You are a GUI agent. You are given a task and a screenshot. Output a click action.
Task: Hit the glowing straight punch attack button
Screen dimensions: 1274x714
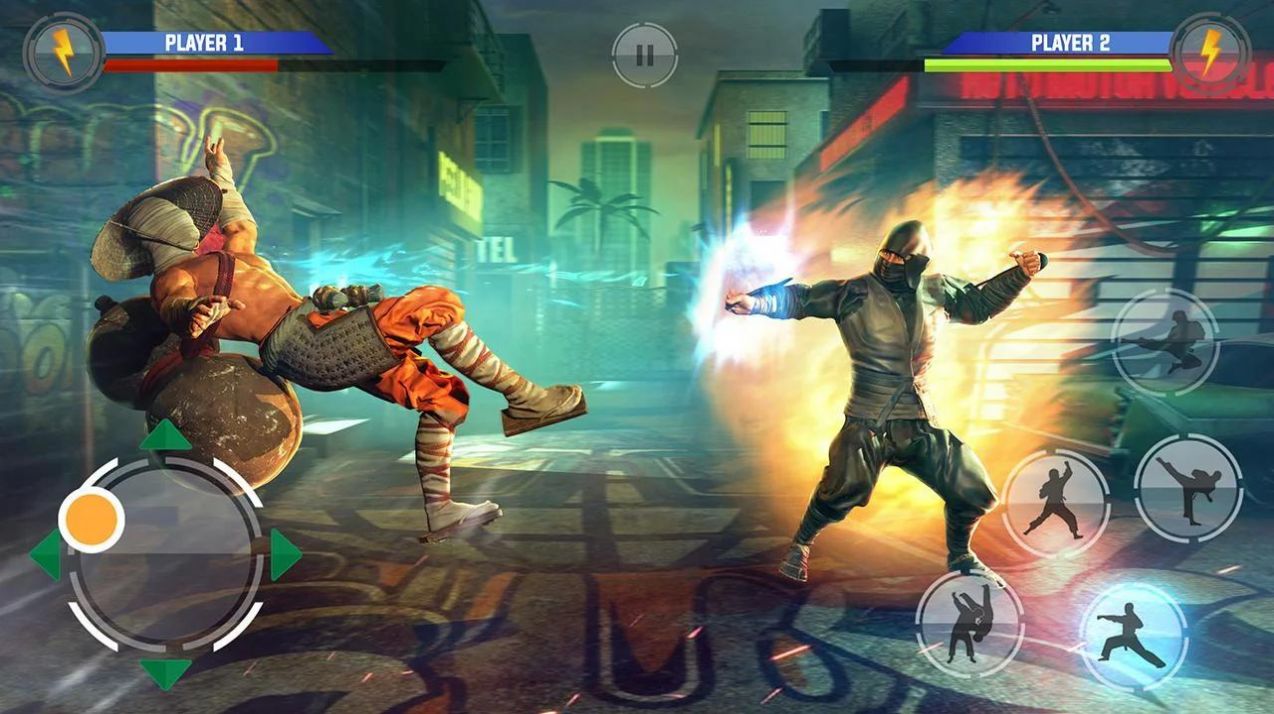click(1133, 634)
